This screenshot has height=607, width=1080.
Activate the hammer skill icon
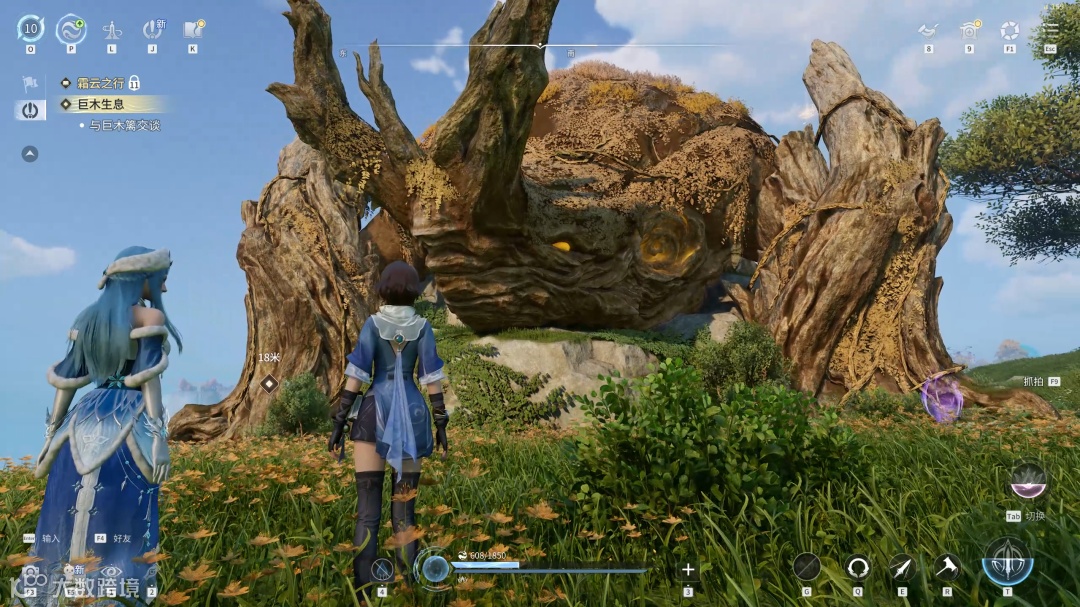click(947, 567)
